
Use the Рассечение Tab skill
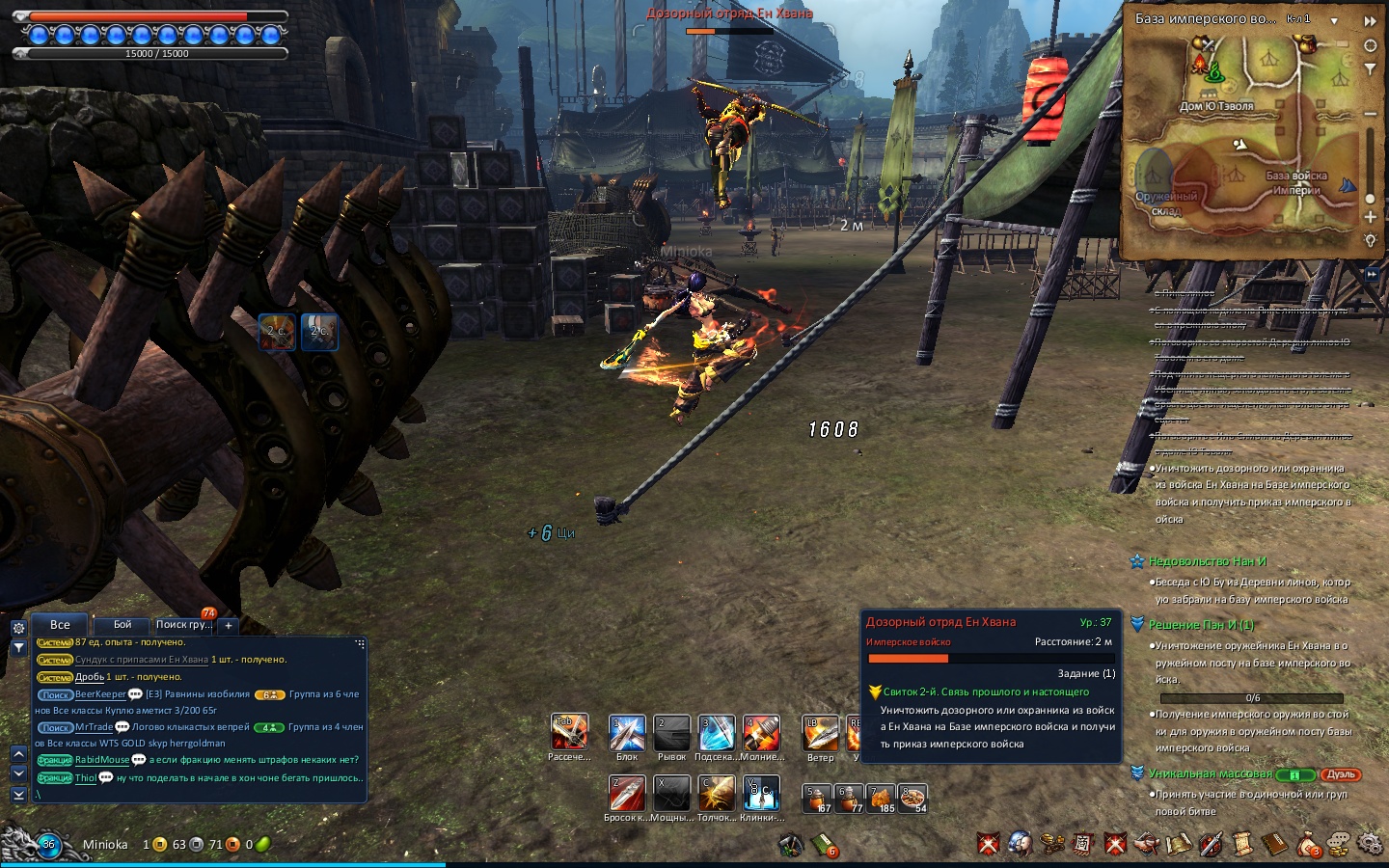point(569,733)
